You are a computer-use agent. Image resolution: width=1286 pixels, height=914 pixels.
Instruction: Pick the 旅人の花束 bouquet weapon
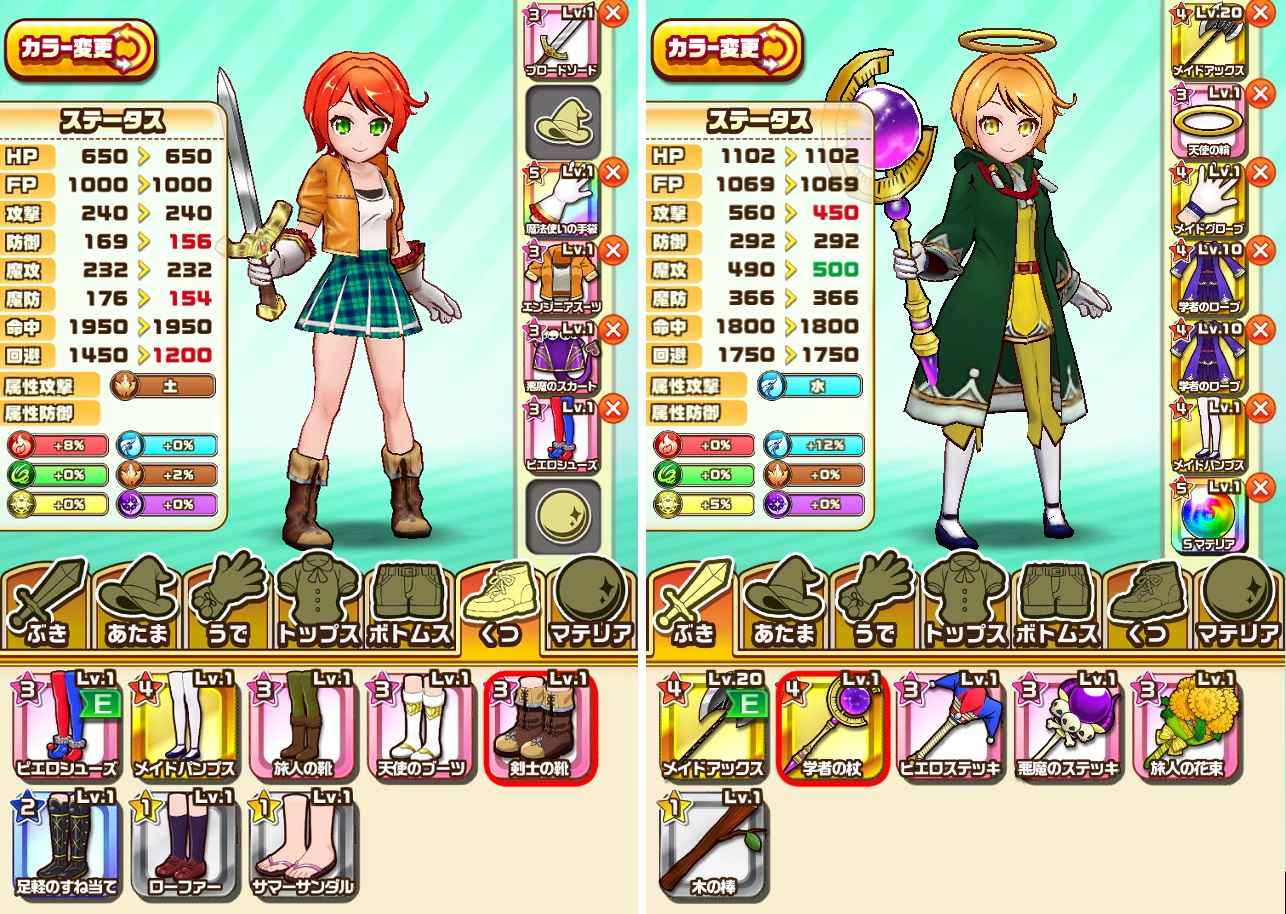pyautogui.click(x=1185, y=724)
